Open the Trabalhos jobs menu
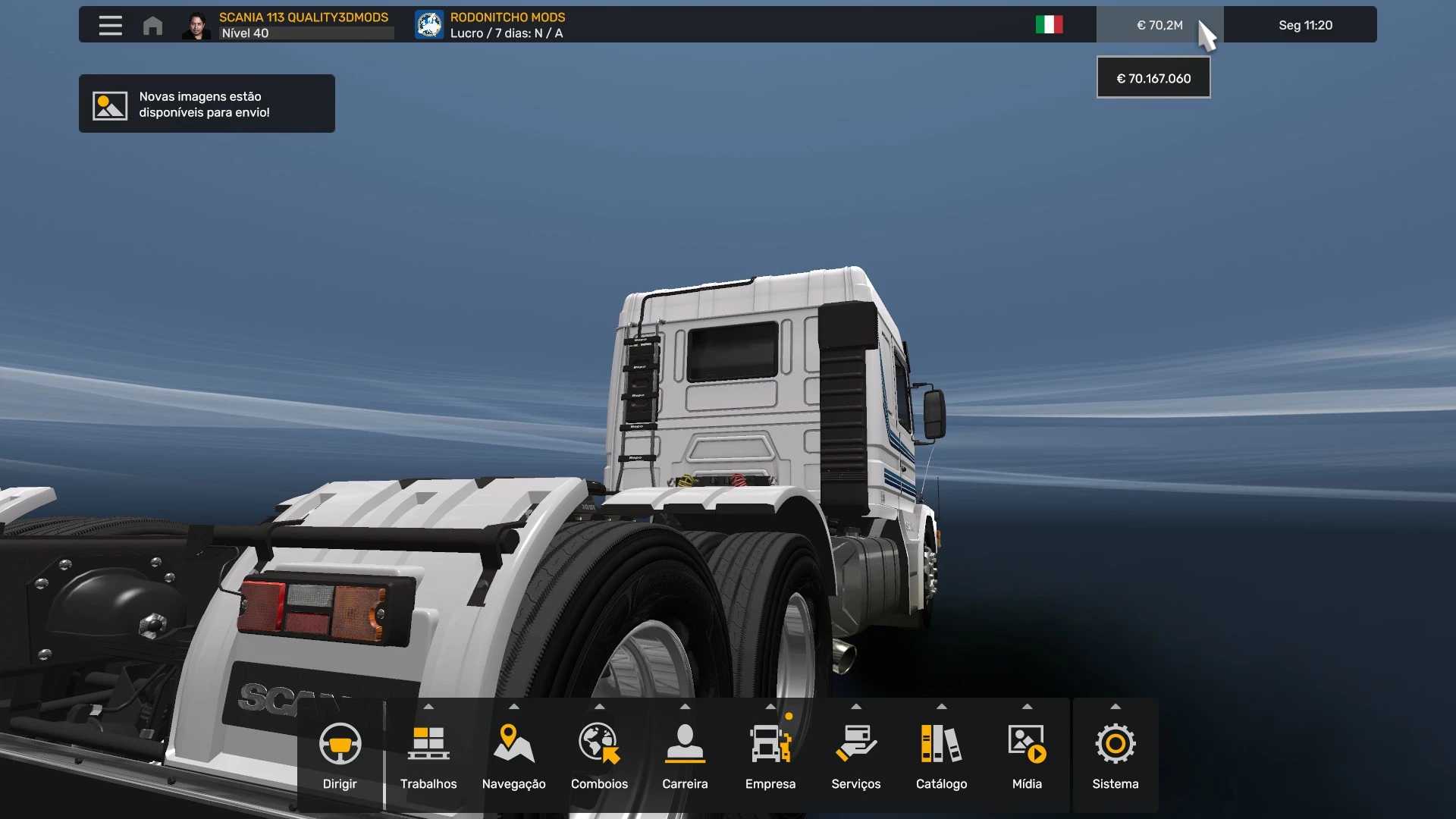Image resolution: width=1456 pixels, height=819 pixels. 428,755
